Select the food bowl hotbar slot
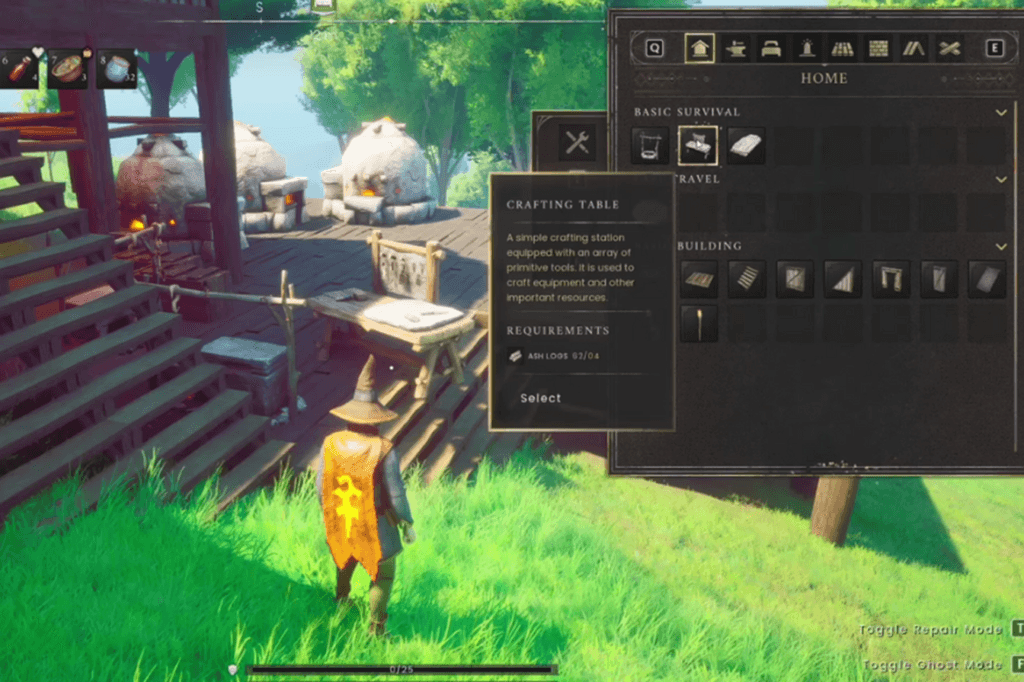The height and width of the screenshot is (682, 1024). point(67,69)
